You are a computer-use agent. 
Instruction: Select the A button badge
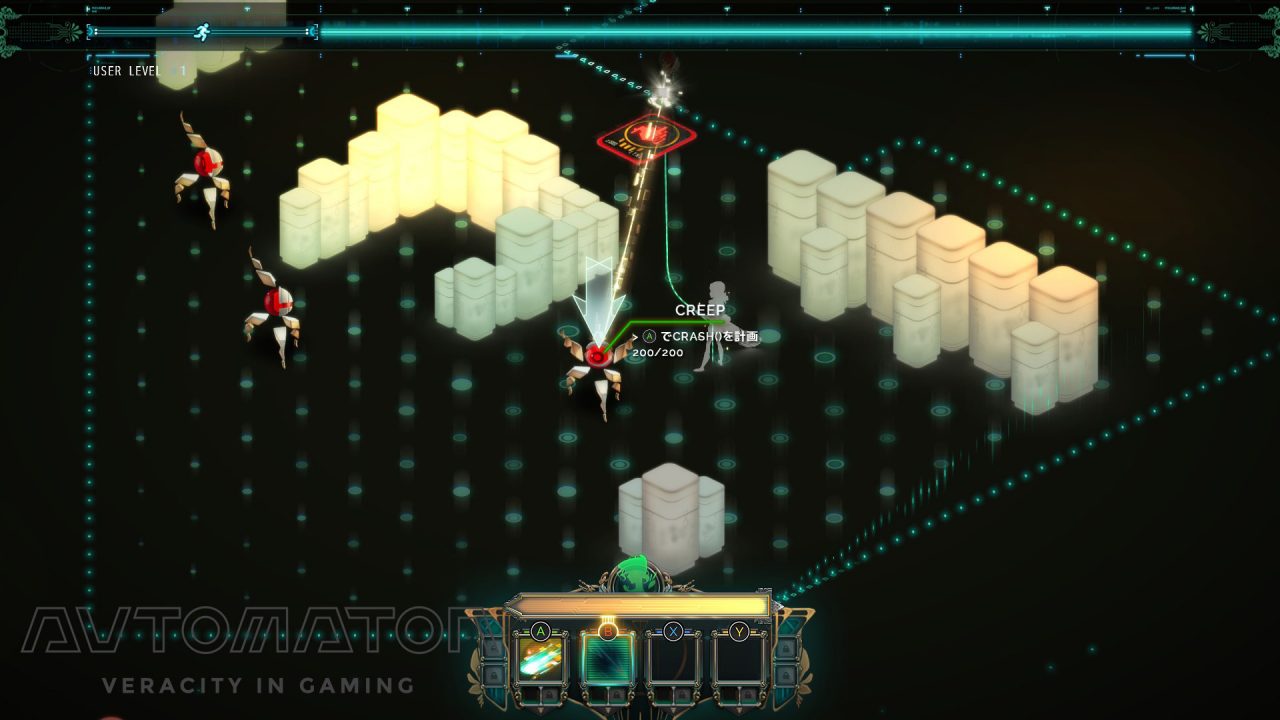click(540, 630)
